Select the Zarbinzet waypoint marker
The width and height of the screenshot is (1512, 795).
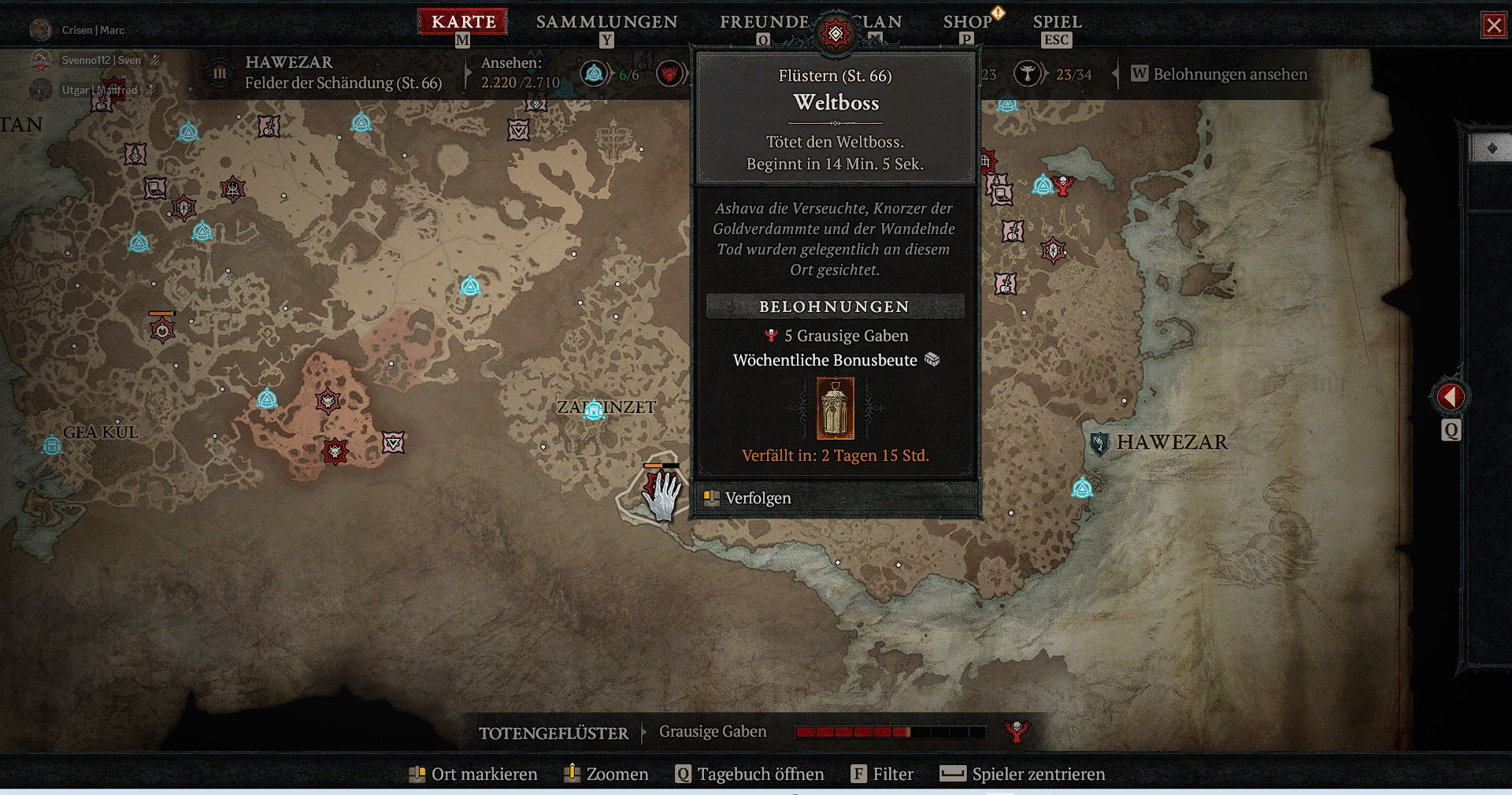(594, 410)
